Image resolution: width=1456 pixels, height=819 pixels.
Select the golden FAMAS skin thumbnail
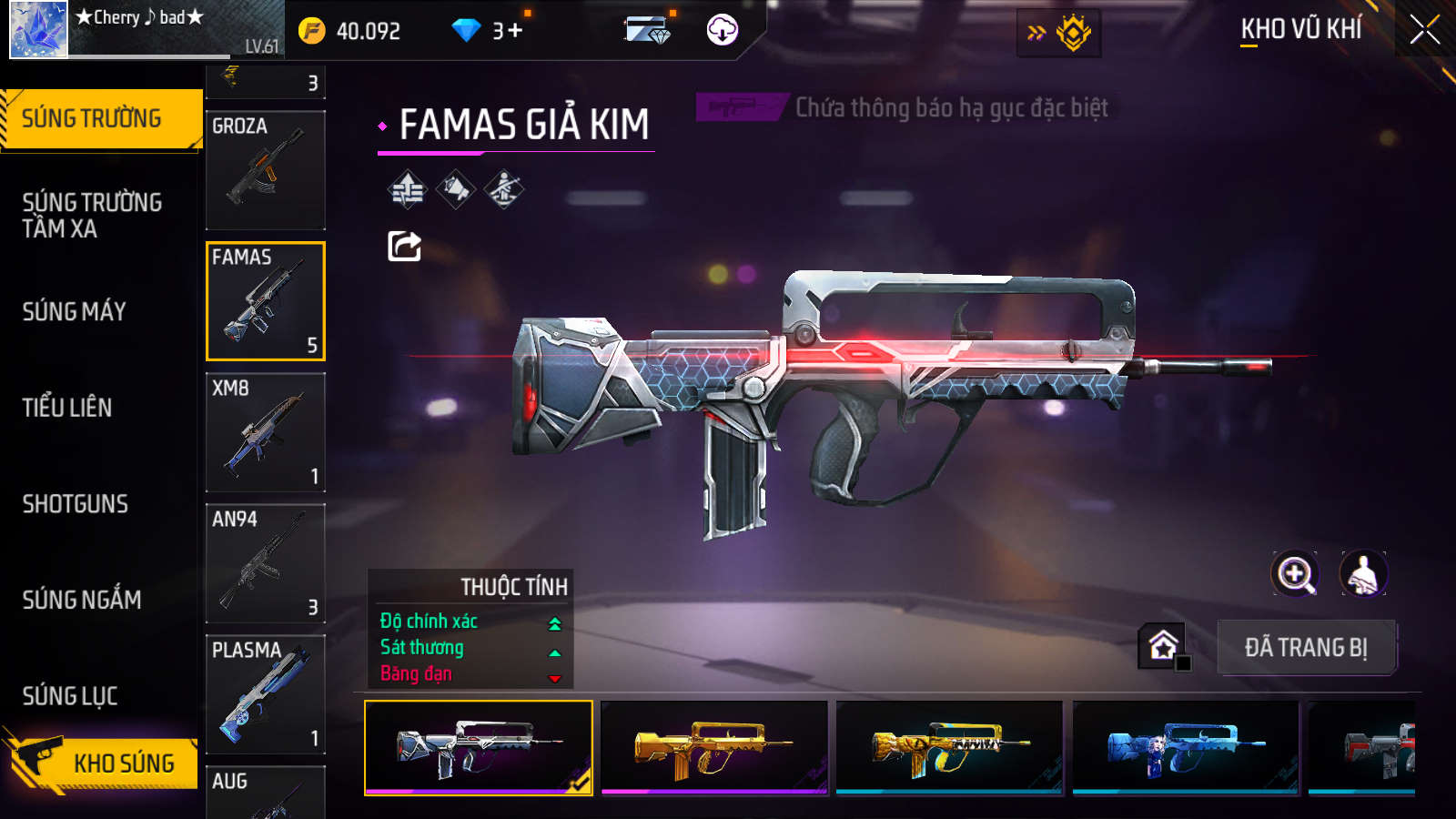(x=714, y=747)
